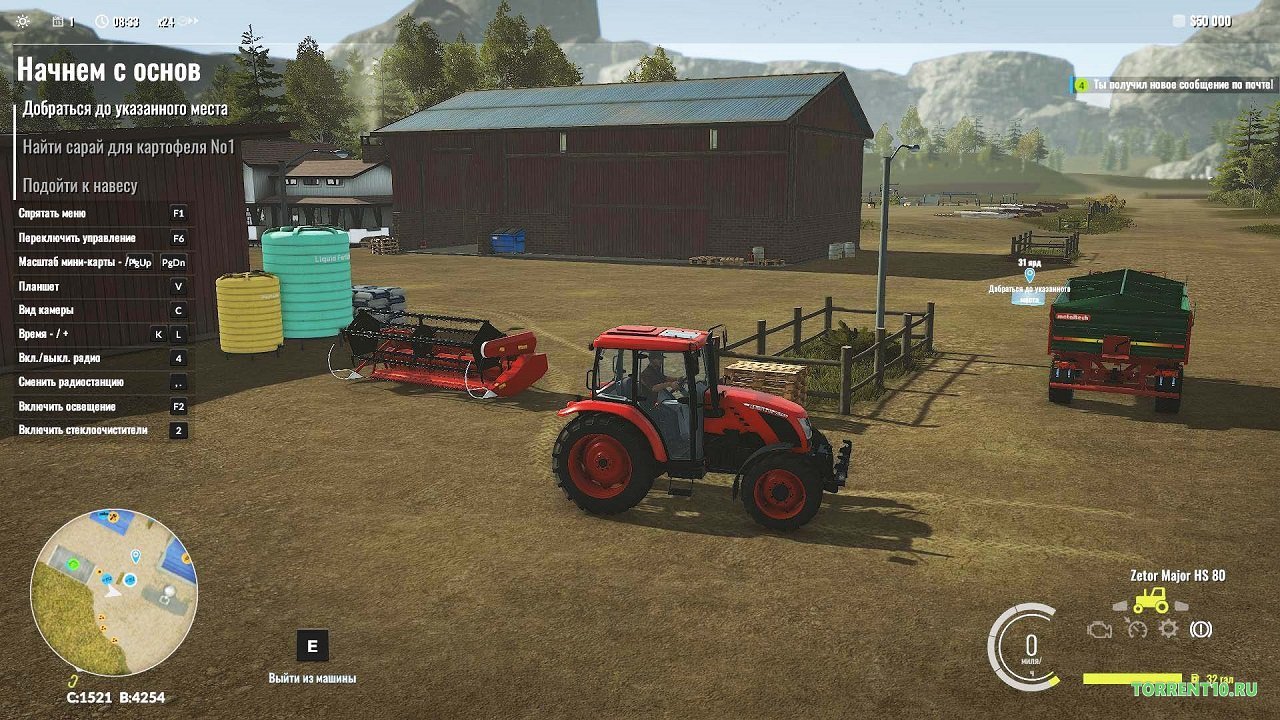Viewport: 1280px width, 720px height.
Task: Click the weather sun icon
Action: pyautogui.click(x=22, y=21)
